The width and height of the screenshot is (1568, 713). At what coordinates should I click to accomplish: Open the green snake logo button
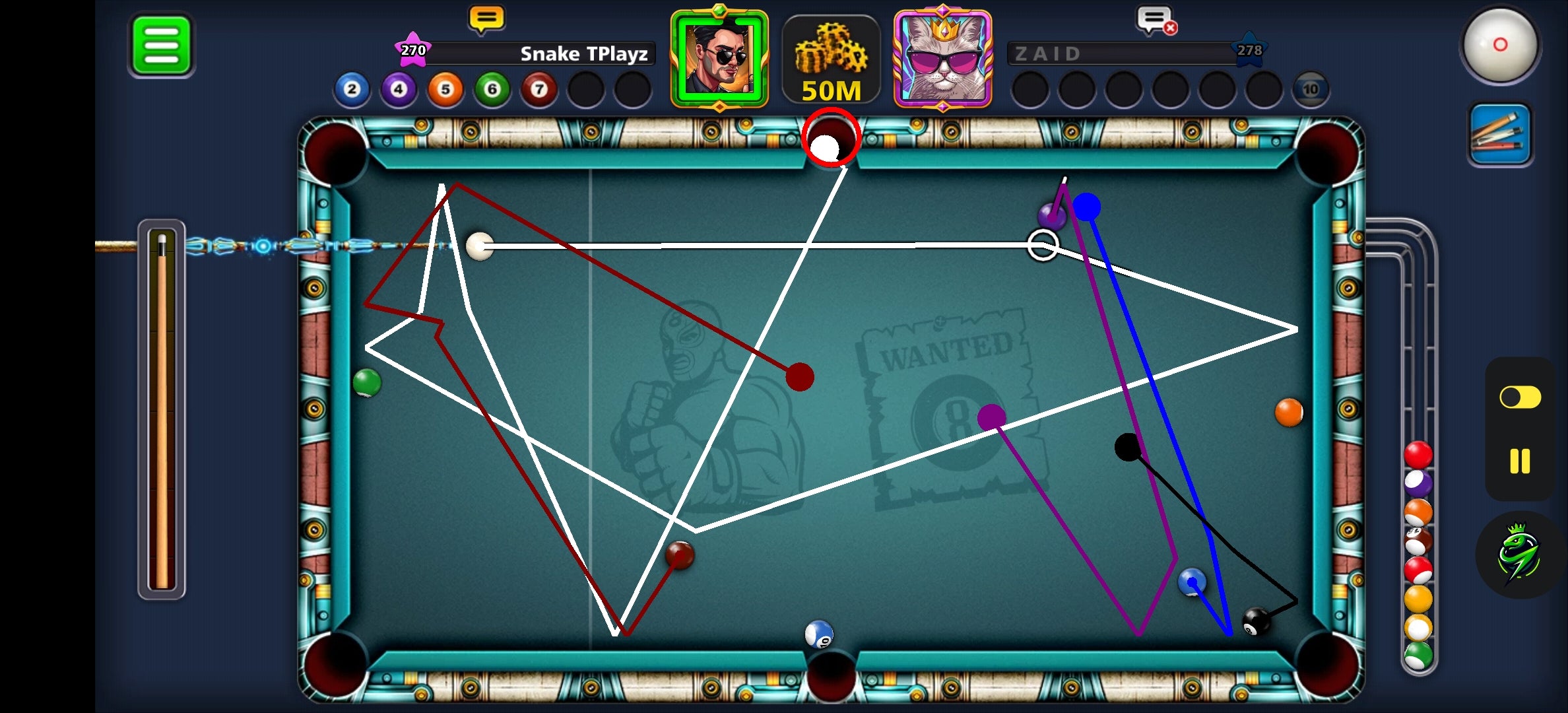1519,555
